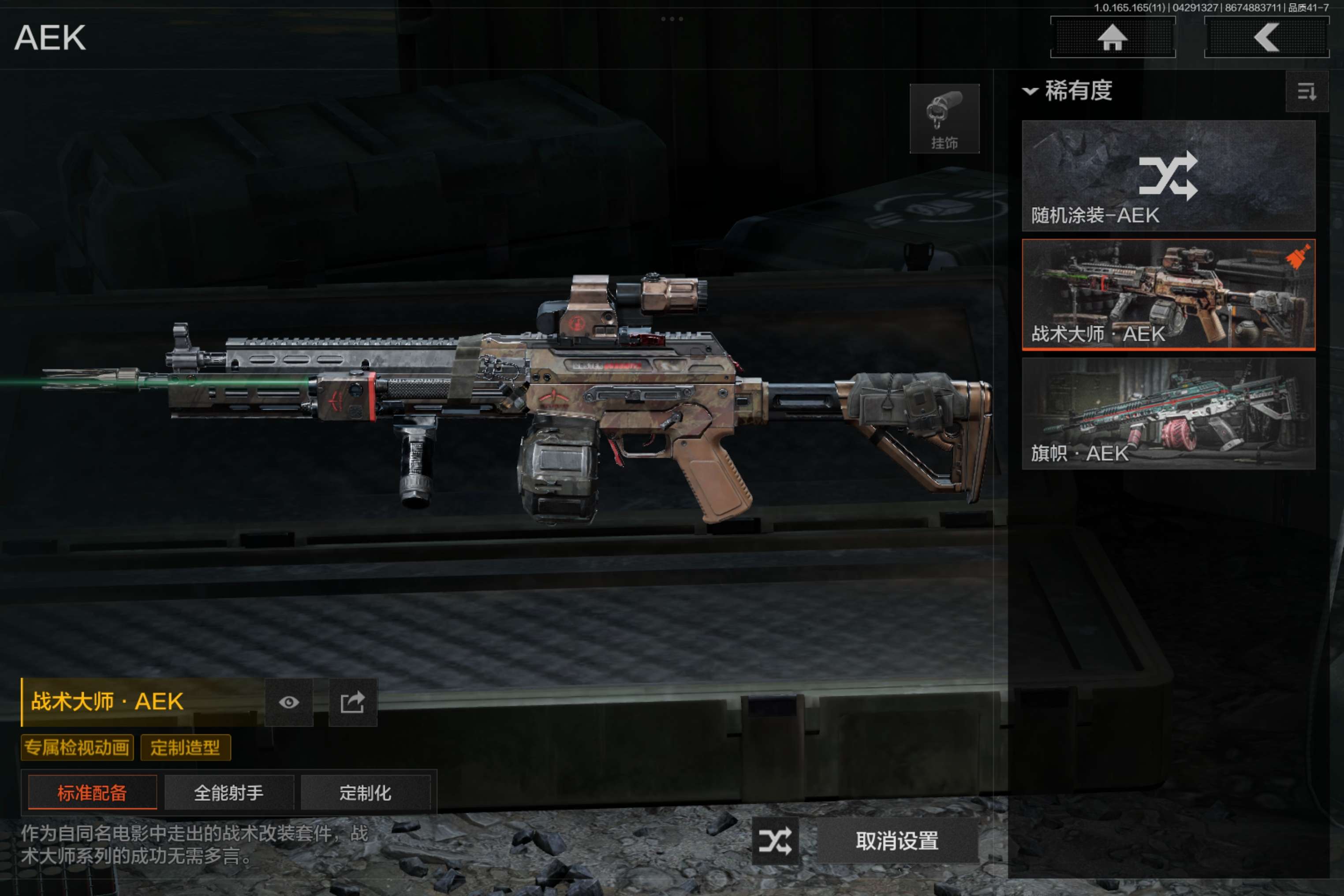
Task: Pick the 旗帜·AEK skin thumbnail
Action: (1168, 413)
